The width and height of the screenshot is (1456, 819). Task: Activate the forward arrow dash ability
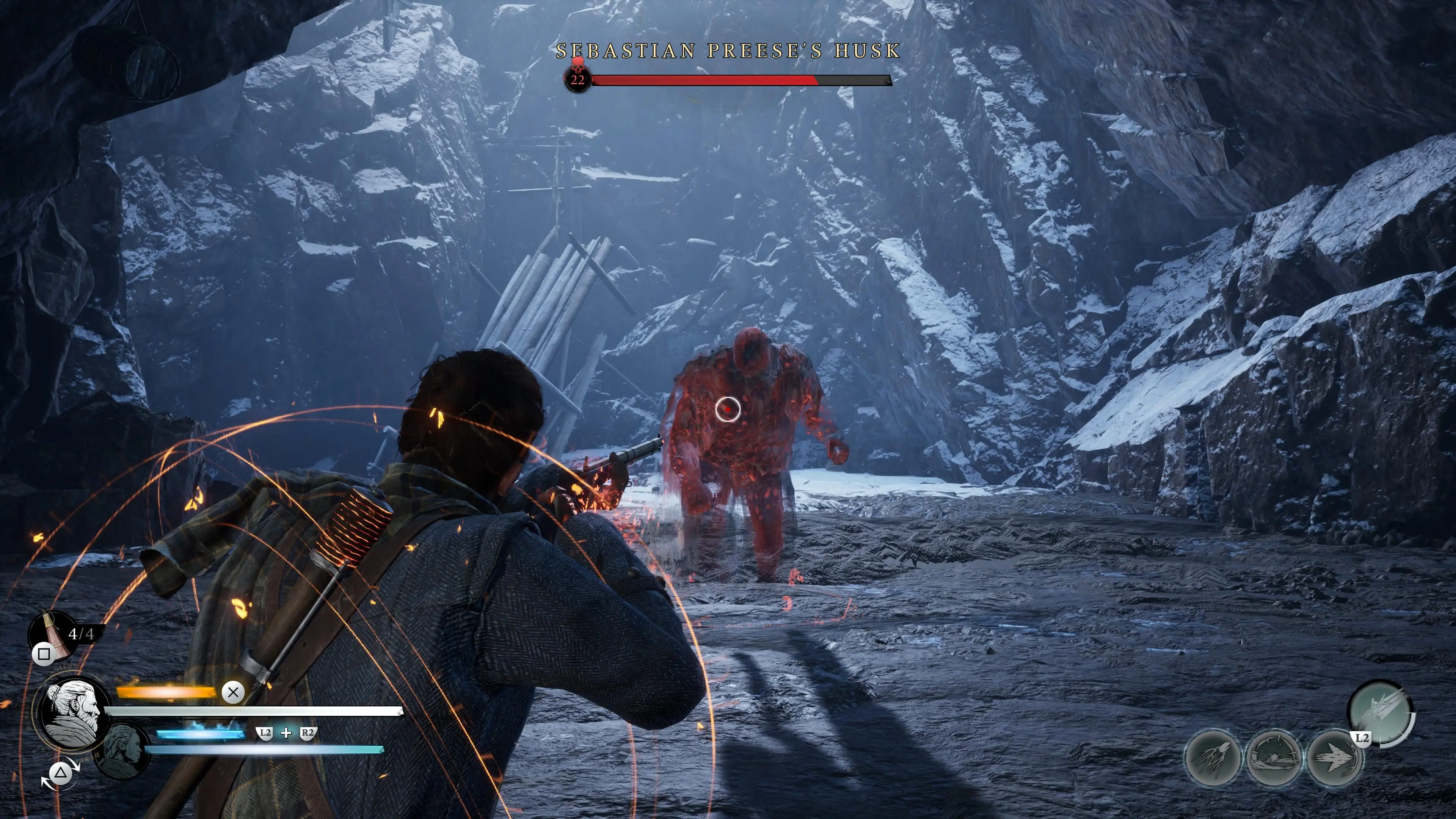tap(1334, 758)
